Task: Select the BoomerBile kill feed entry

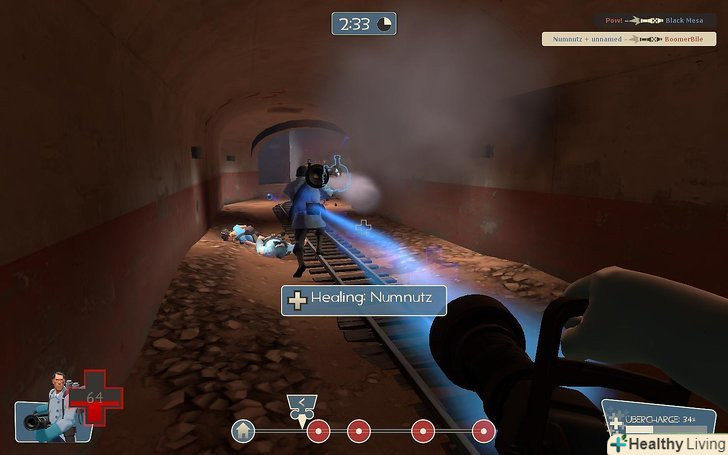Action: (x=630, y=39)
